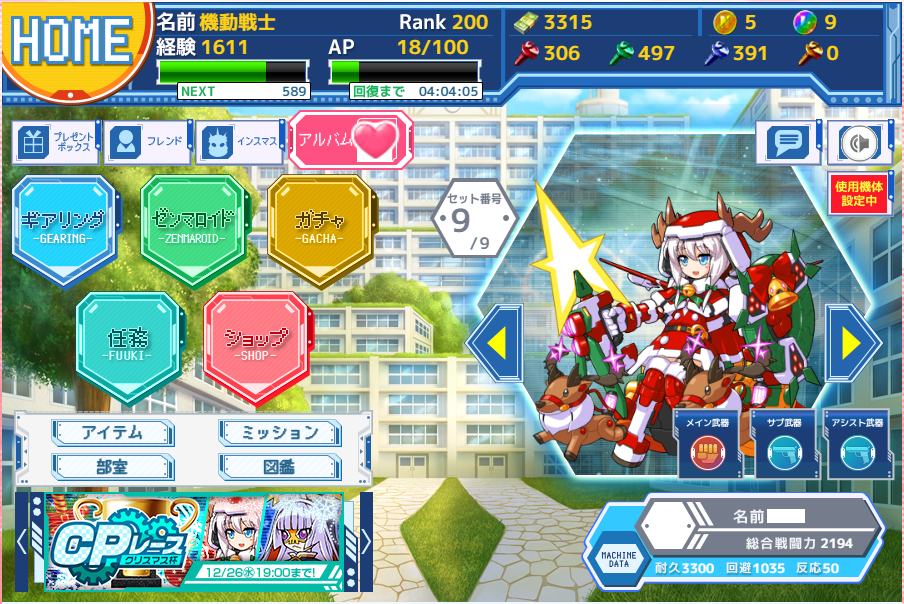Screen dimensions: 904x604
Task: Open the 図鑑 encyclopedia
Action: tap(281, 466)
